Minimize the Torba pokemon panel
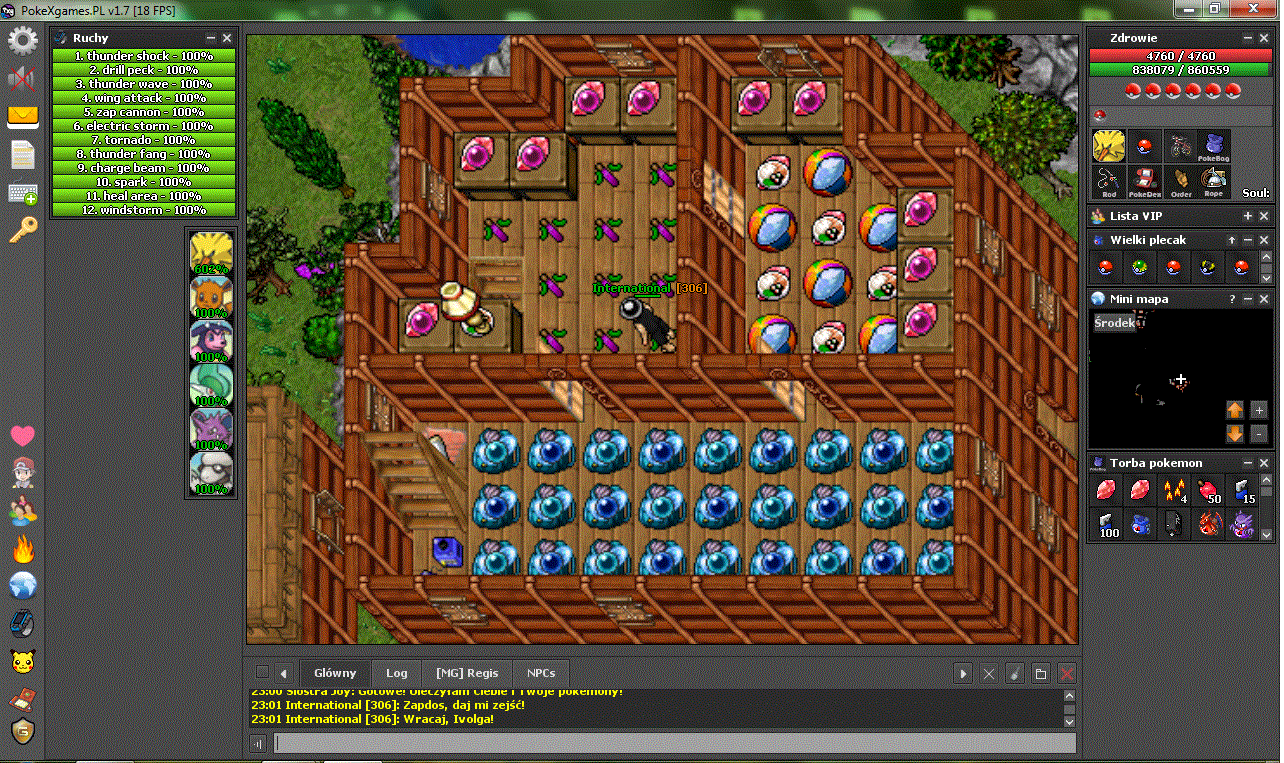The image size is (1284, 763). pyautogui.click(x=1248, y=463)
